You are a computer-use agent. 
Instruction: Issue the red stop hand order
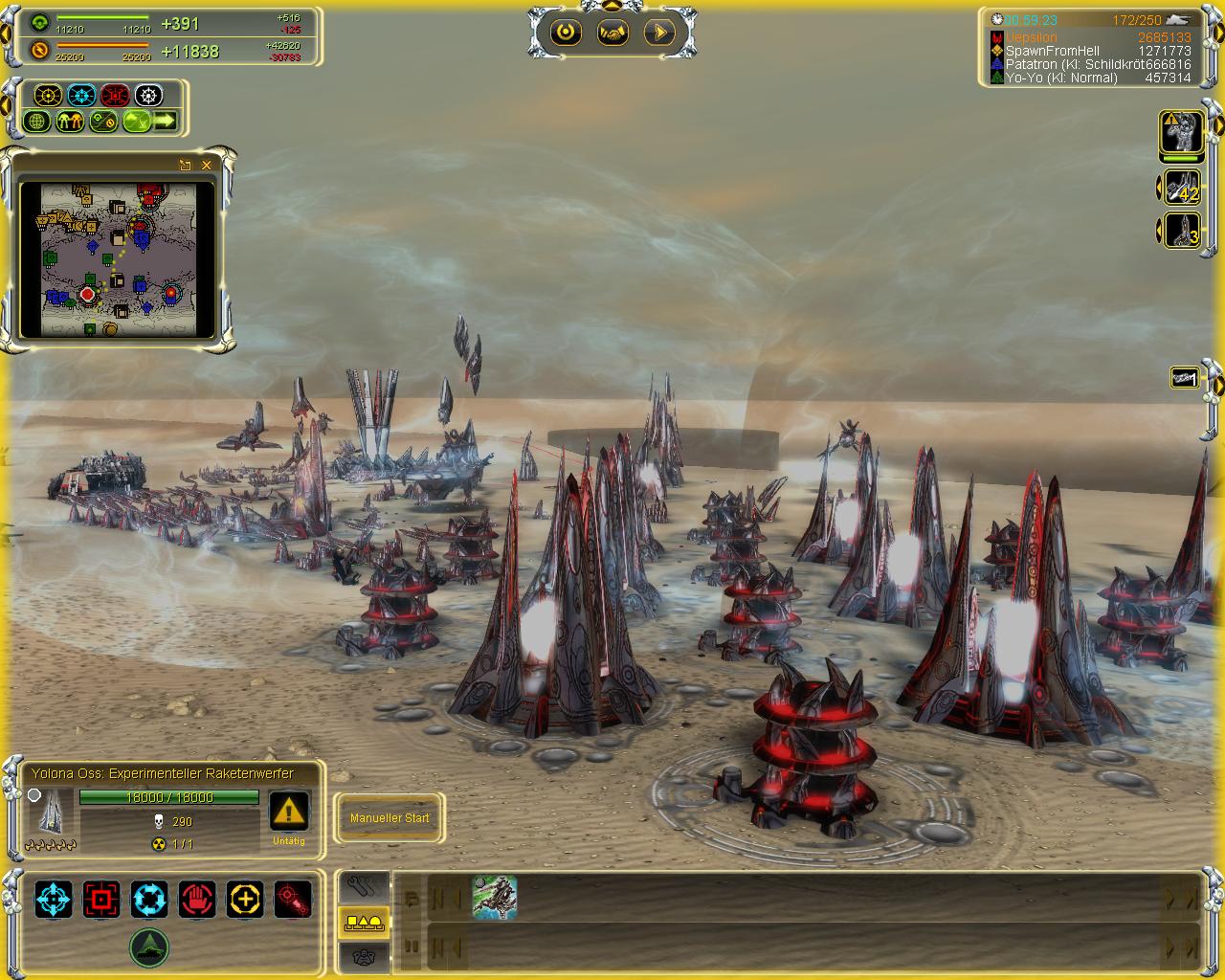197,900
